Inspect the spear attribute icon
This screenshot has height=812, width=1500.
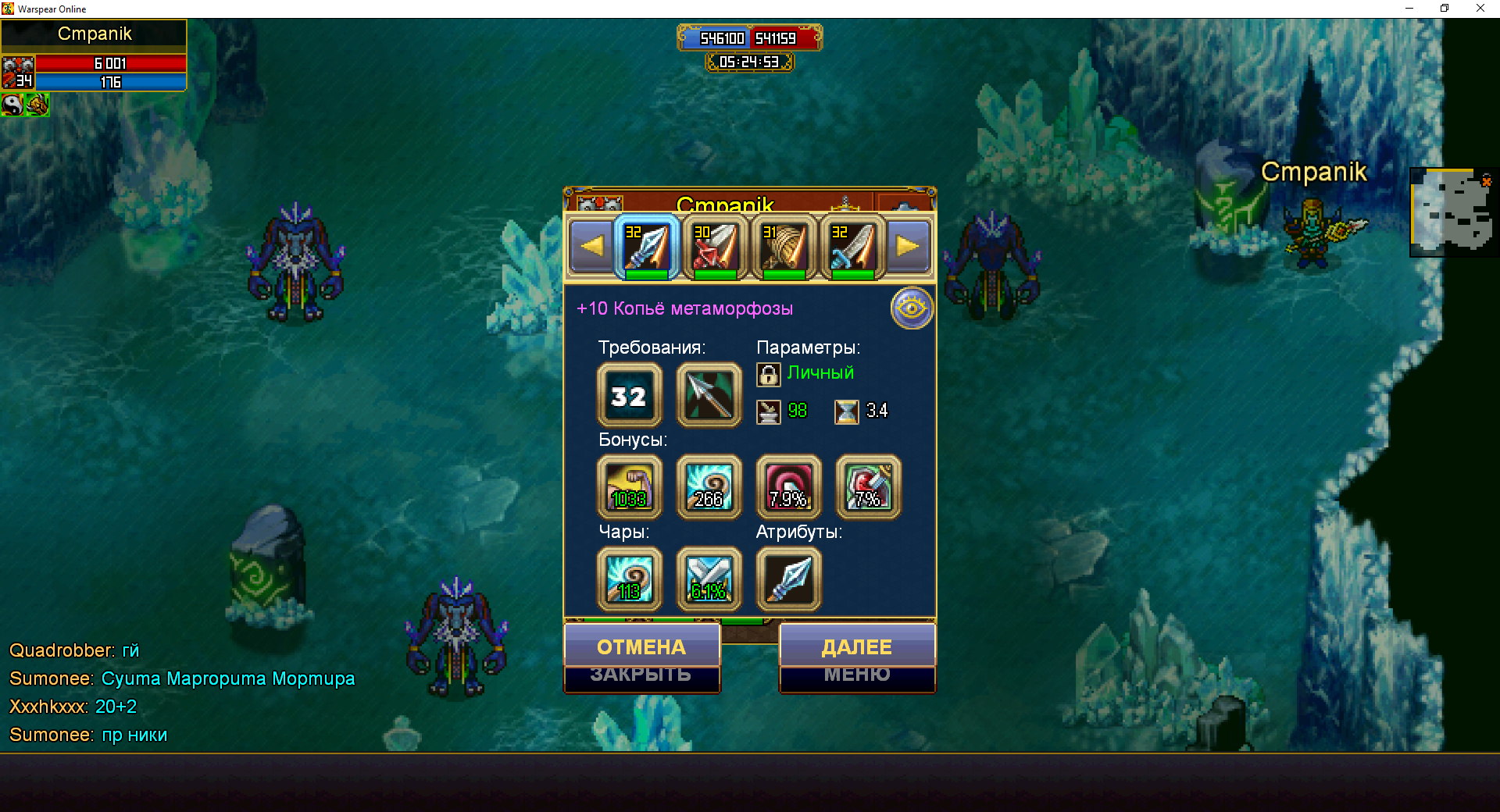coord(788,579)
